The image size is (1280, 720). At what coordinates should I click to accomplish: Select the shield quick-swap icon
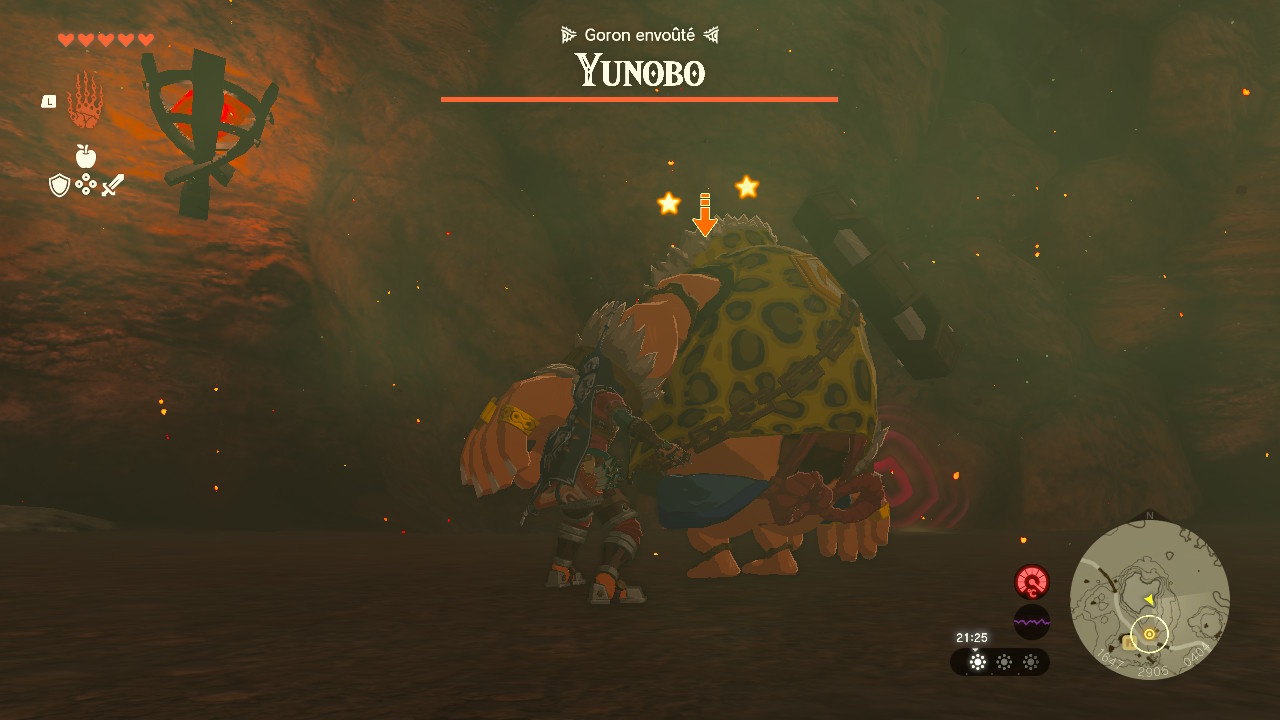[x=60, y=185]
